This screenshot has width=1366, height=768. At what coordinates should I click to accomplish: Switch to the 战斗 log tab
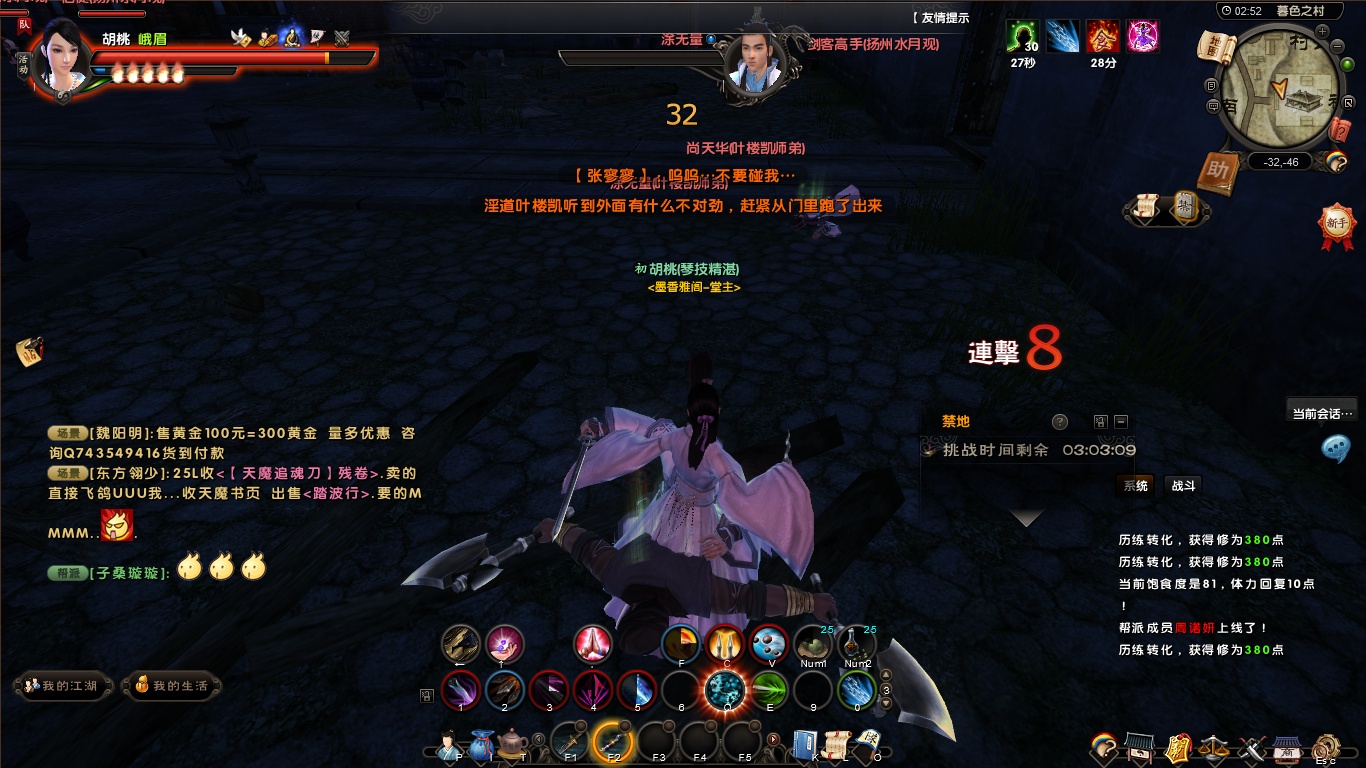pyautogui.click(x=1183, y=486)
